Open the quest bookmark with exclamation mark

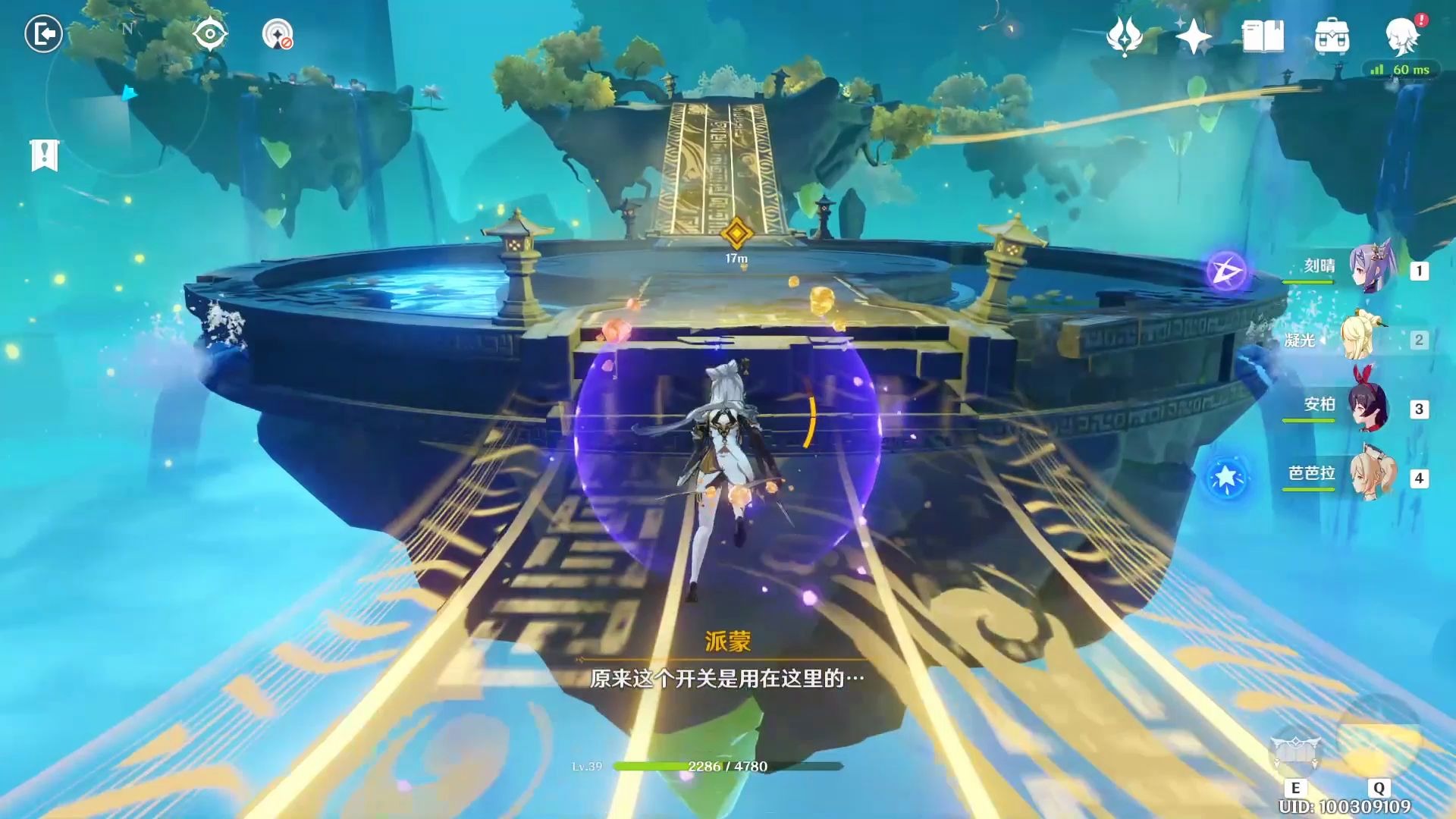pyautogui.click(x=45, y=155)
